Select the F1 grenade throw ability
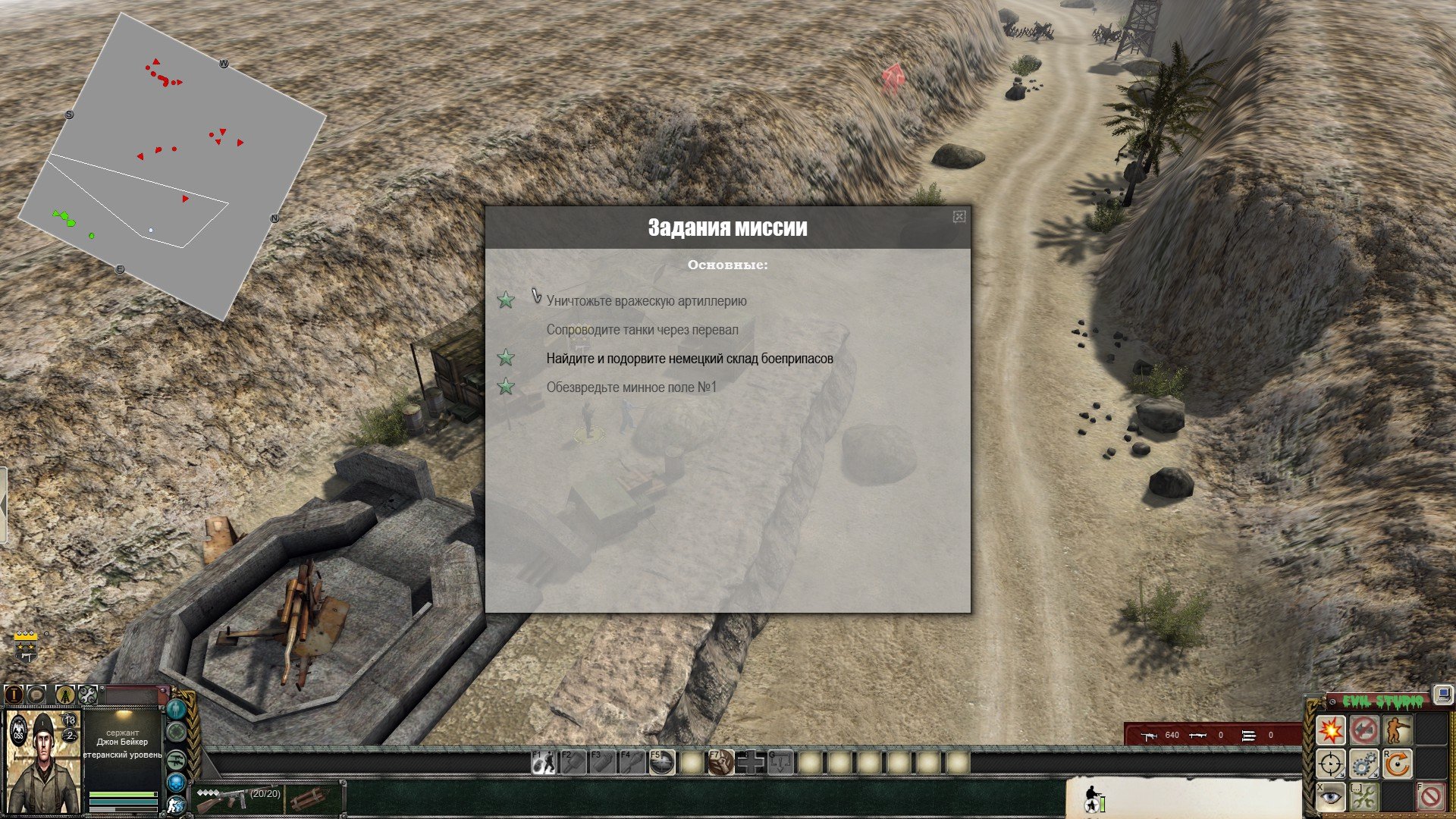This screenshot has height=819, width=1456. coord(543,762)
